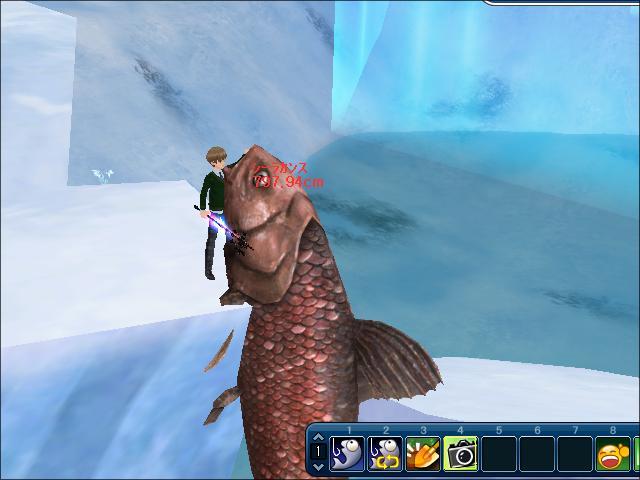Use the repeat fishing skill with yellow arrows

coord(385,454)
